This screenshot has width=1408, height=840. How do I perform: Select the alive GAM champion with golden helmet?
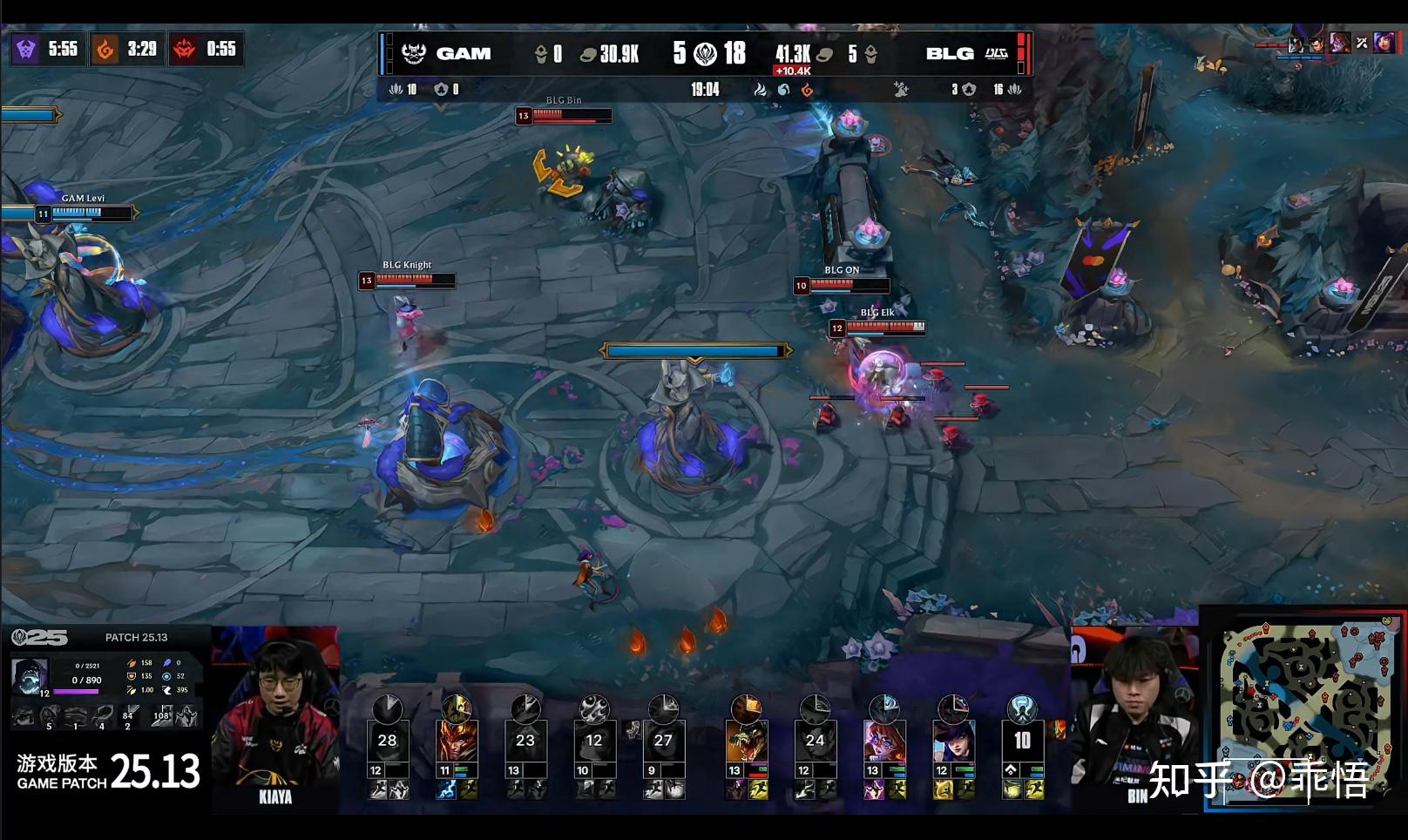(457, 741)
